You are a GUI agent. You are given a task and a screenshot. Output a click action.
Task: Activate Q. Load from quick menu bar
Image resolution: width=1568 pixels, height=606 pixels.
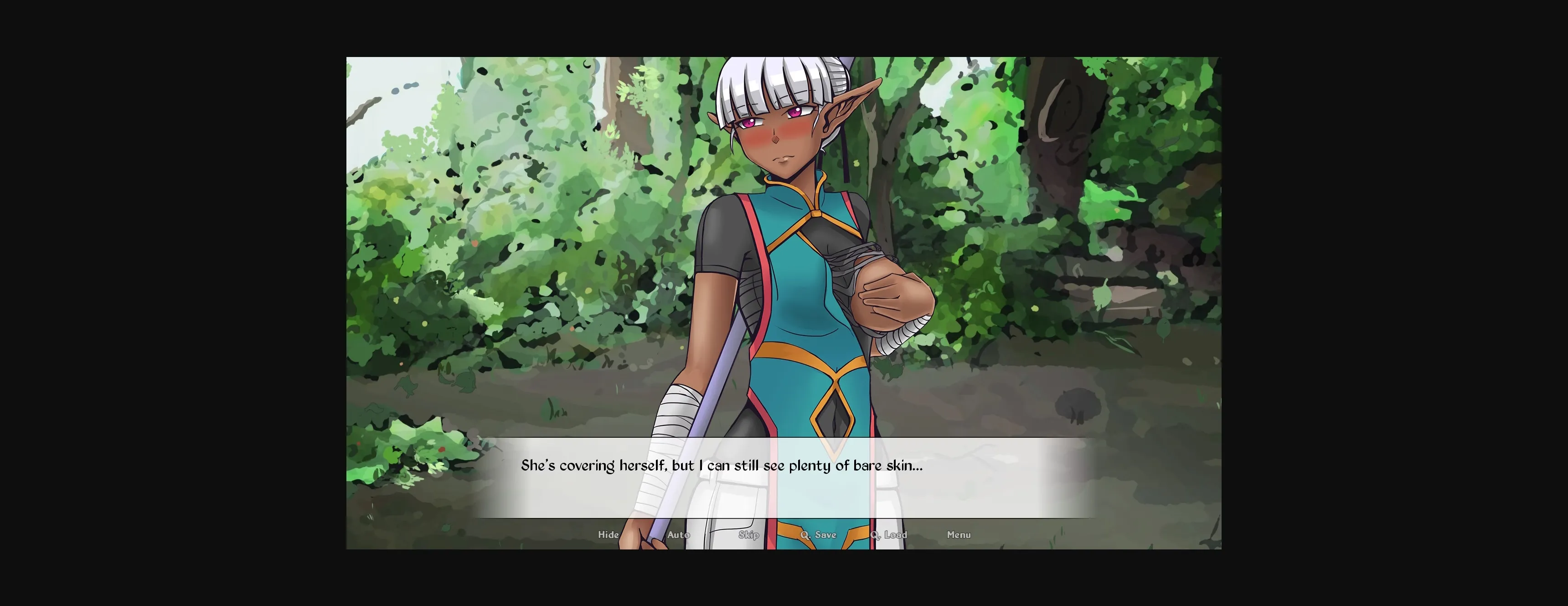(x=889, y=534)
